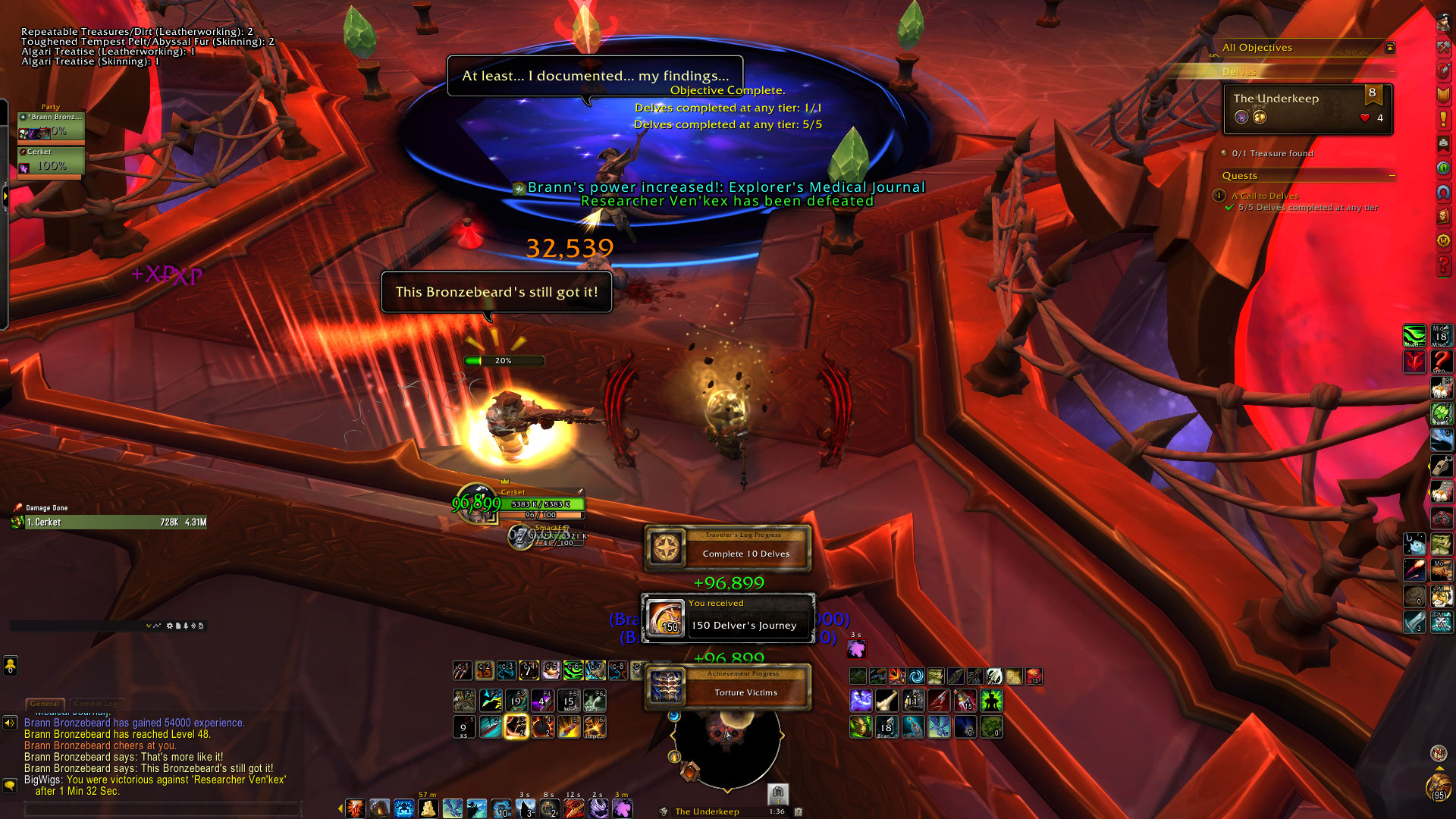Switch to the General chat tab
This screenshot has width=1456, height=819.
click(x=45, y=704)
